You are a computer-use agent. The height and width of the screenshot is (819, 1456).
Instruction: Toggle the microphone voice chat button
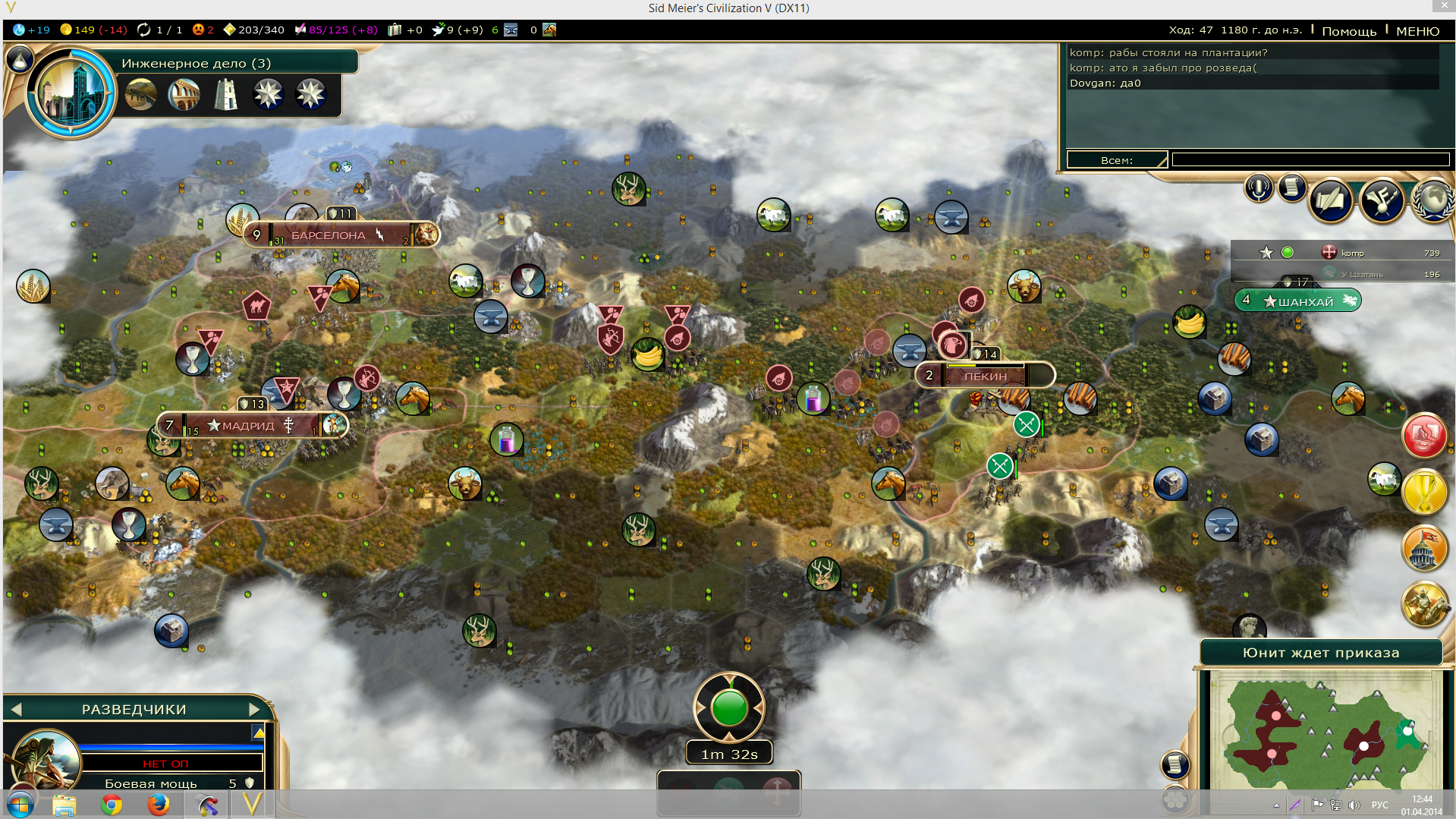click(1258, 187)
